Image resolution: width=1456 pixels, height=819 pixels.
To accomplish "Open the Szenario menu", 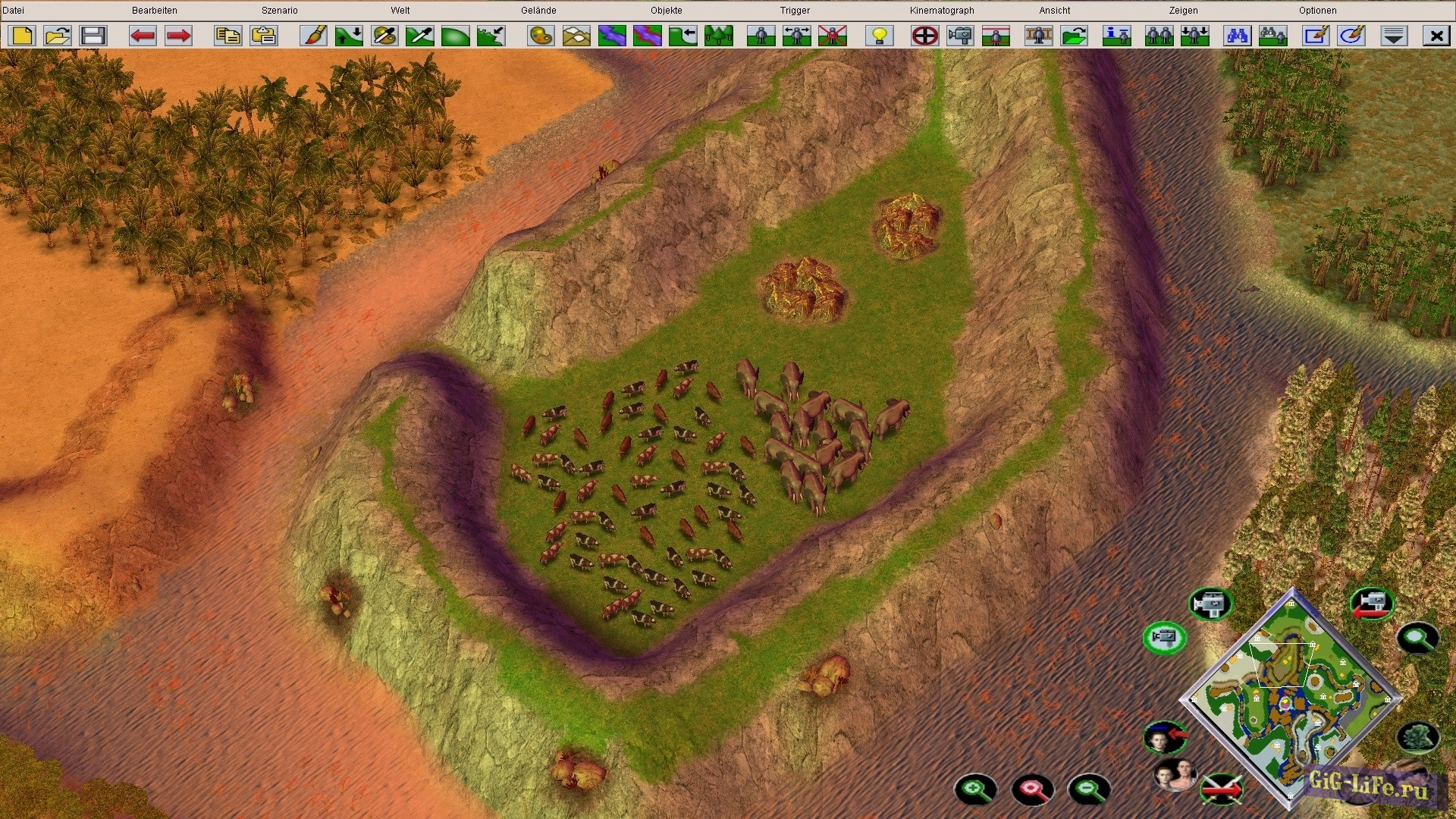I will [x=279, y=11].
